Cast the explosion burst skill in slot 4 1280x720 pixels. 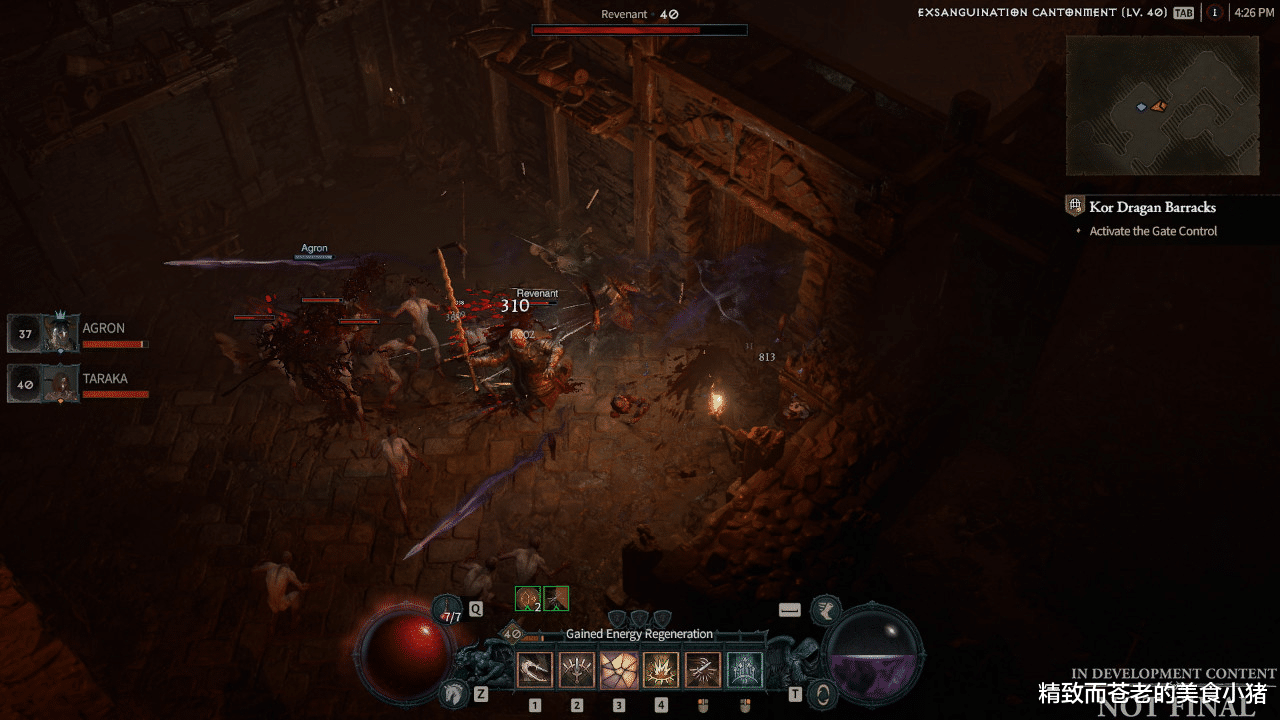click(x=661, y=670)
